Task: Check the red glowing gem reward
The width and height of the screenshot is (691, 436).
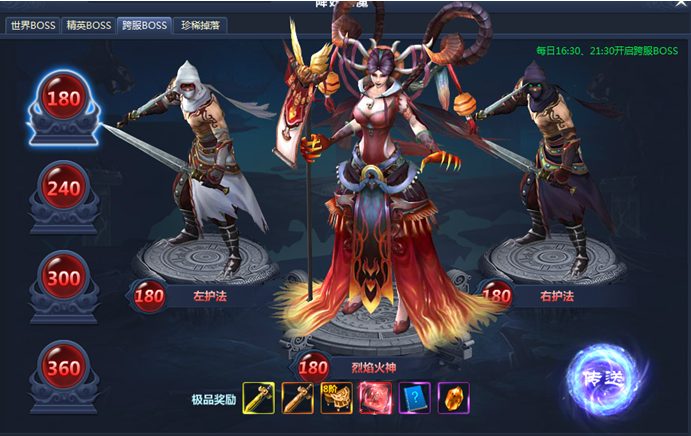Action: coord(376,398)
